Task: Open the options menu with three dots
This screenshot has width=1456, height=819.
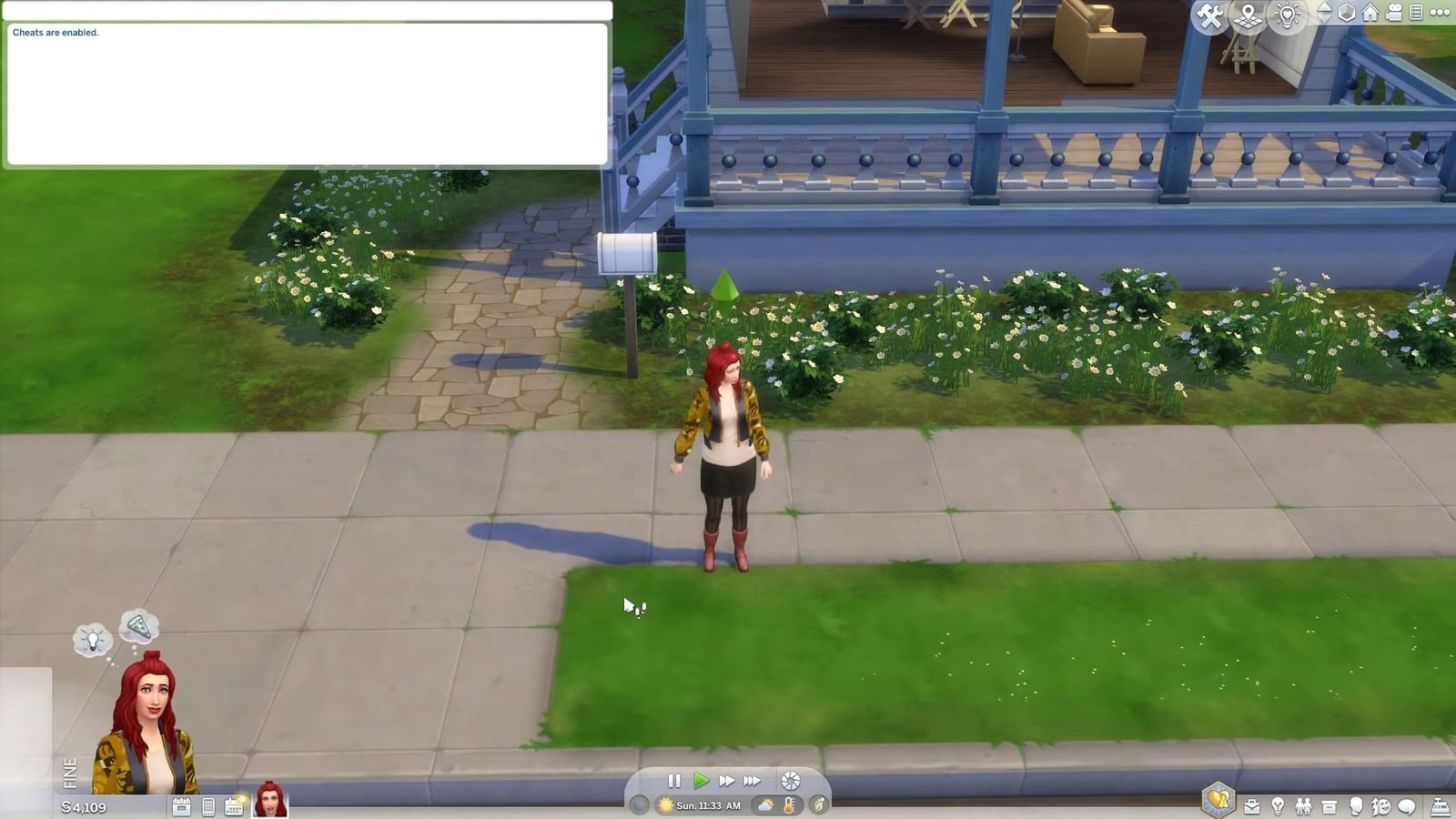Action: coord(1441,13)
